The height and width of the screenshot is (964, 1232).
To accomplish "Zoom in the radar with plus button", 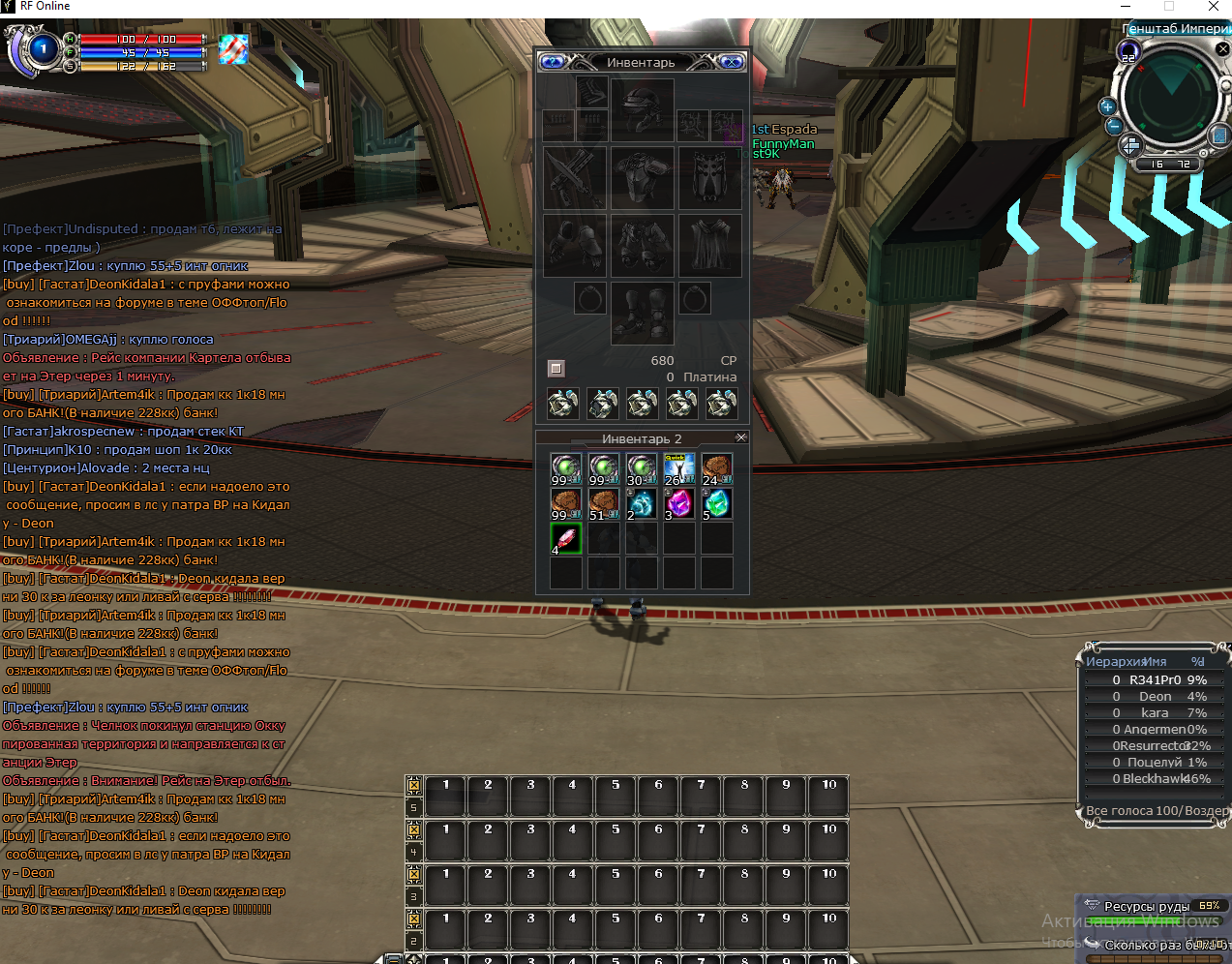I will coord(1107,106).
